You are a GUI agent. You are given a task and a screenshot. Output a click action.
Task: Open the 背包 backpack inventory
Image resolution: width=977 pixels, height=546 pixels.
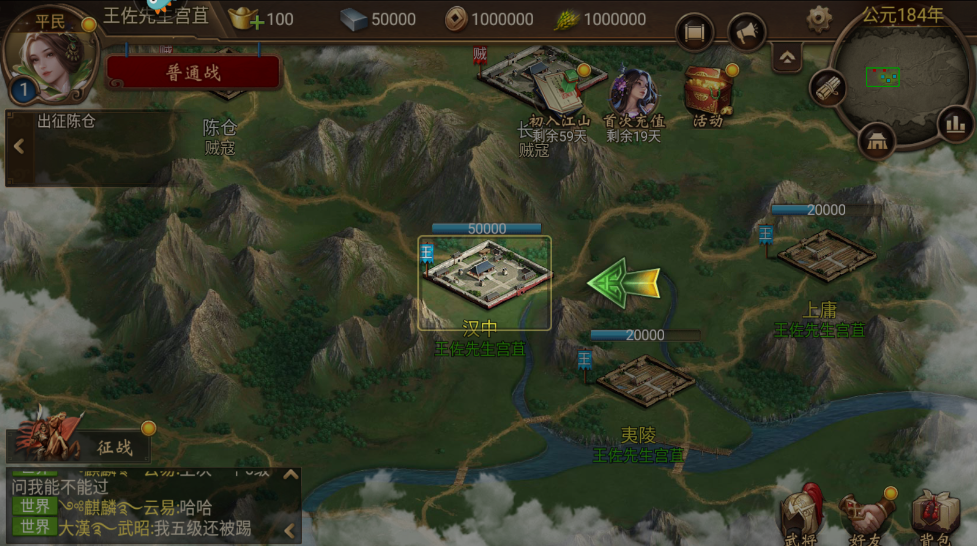[932, 516]
